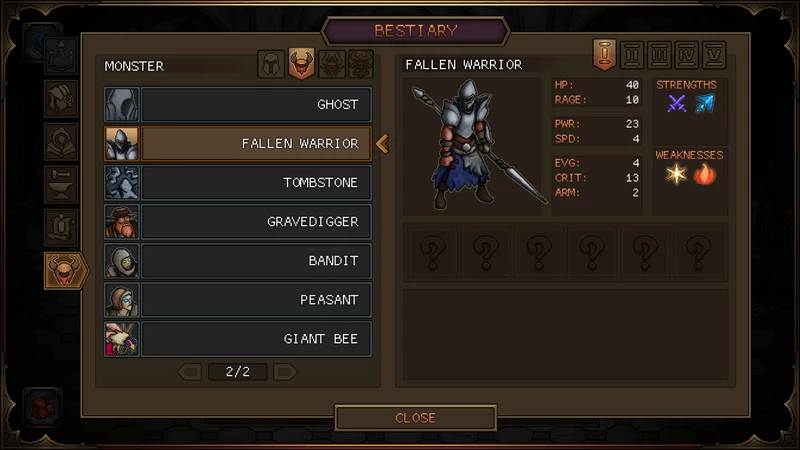The width and height of the screenshot is (800, 450).
Task: Switch to the helmet monster category filter
Action: 271,64
